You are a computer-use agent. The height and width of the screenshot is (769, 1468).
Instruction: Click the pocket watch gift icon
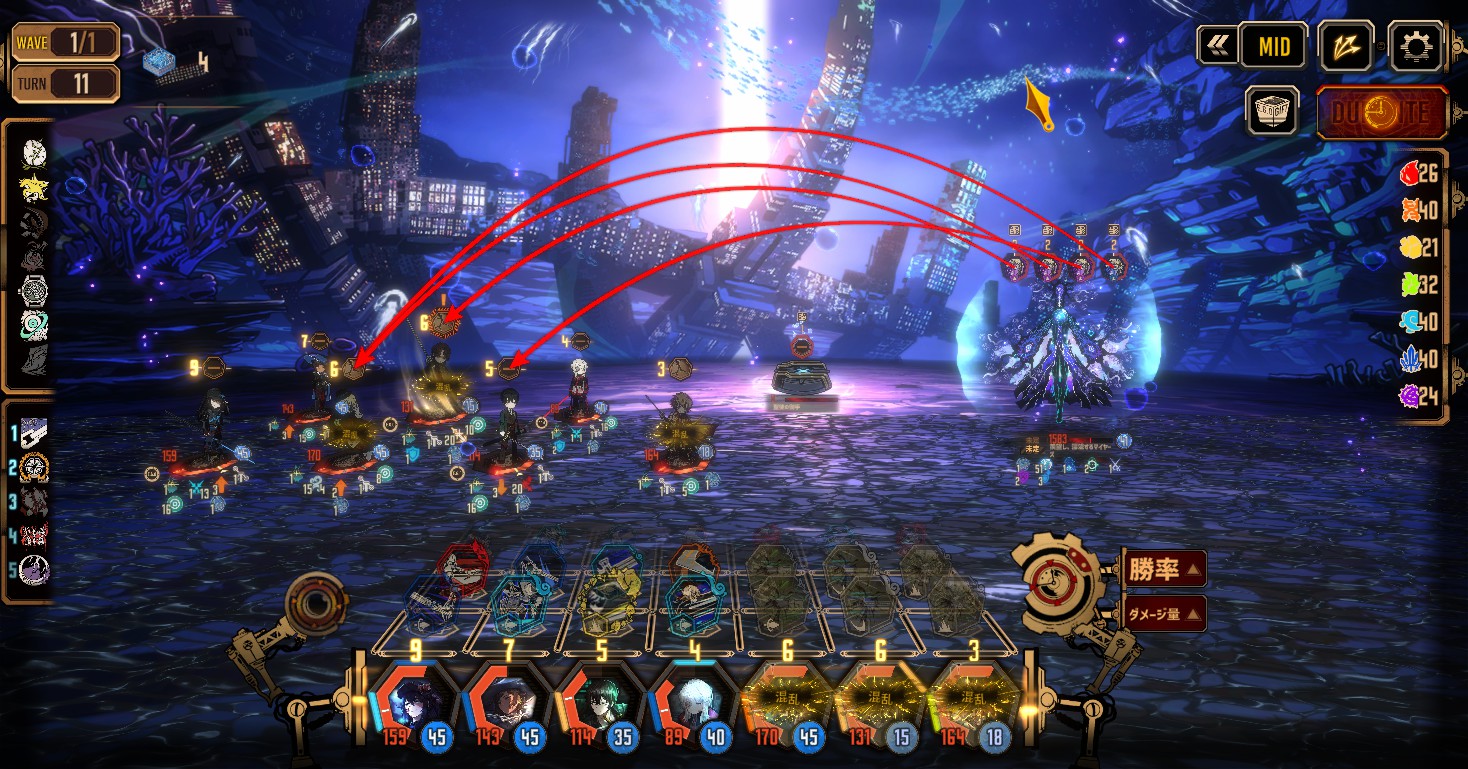[x=34, y=292]
